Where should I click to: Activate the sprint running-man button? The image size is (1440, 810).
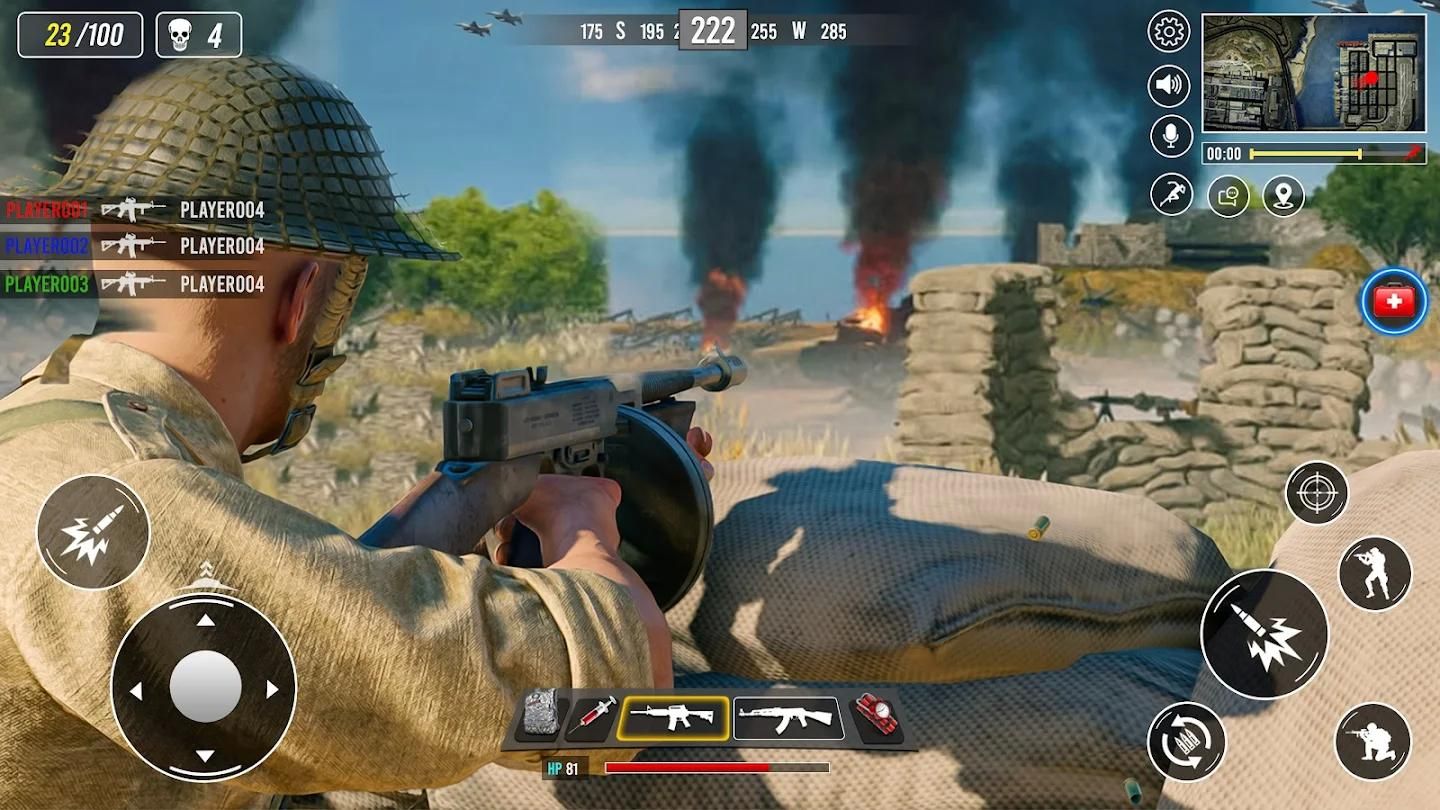[1171, 194]
